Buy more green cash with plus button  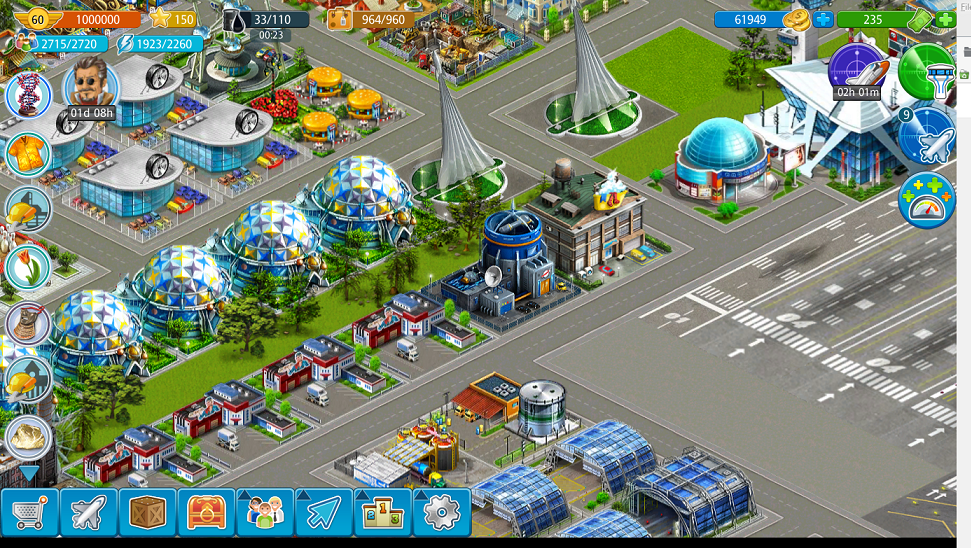tap(944, 19)
